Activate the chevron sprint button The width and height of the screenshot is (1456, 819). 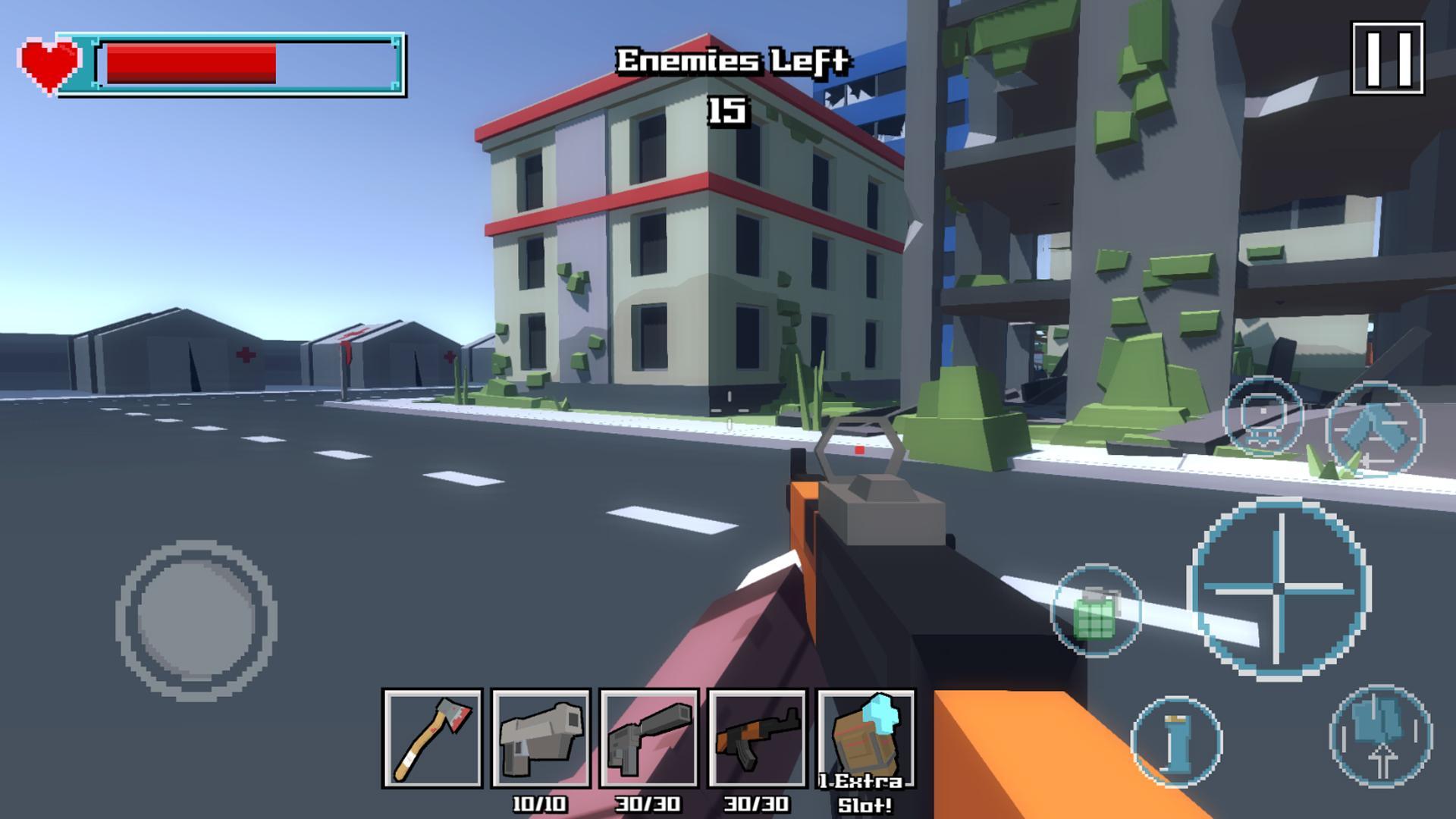point(1375,428)
